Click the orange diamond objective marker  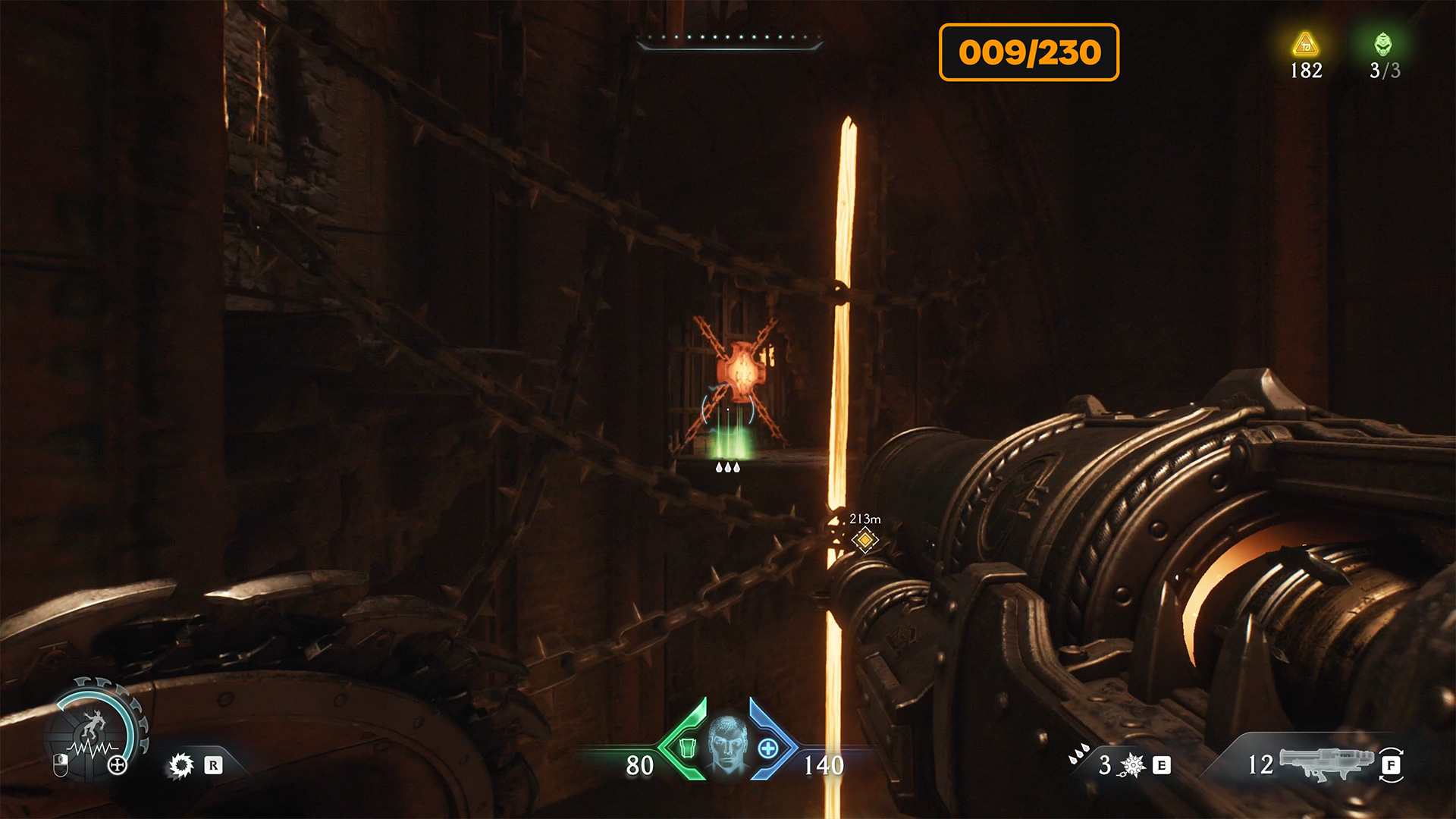click(x=864, y=540)
